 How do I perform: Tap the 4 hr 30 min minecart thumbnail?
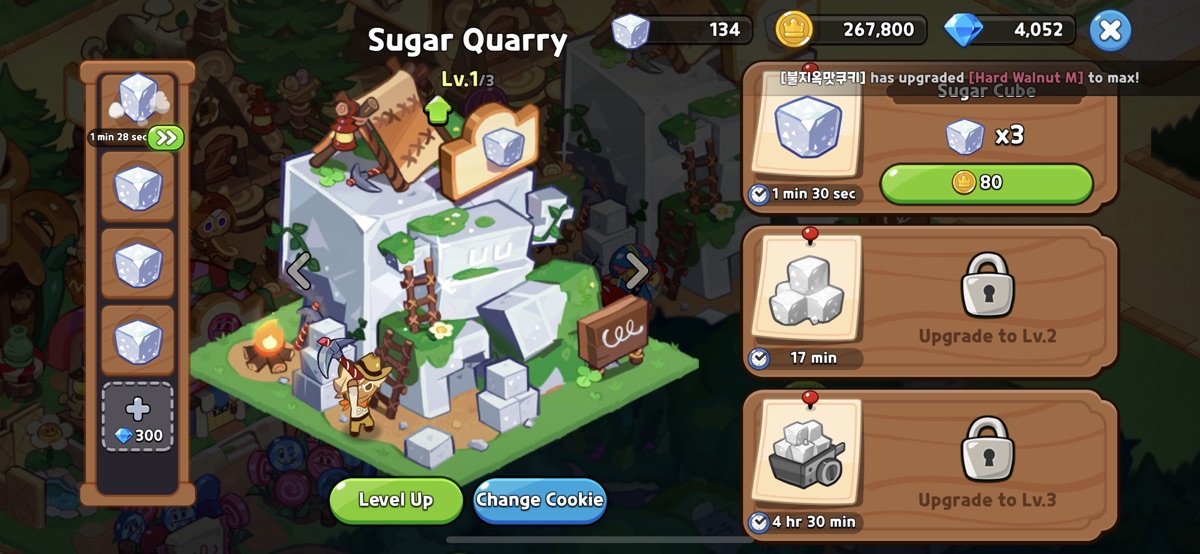click(807, 455)
